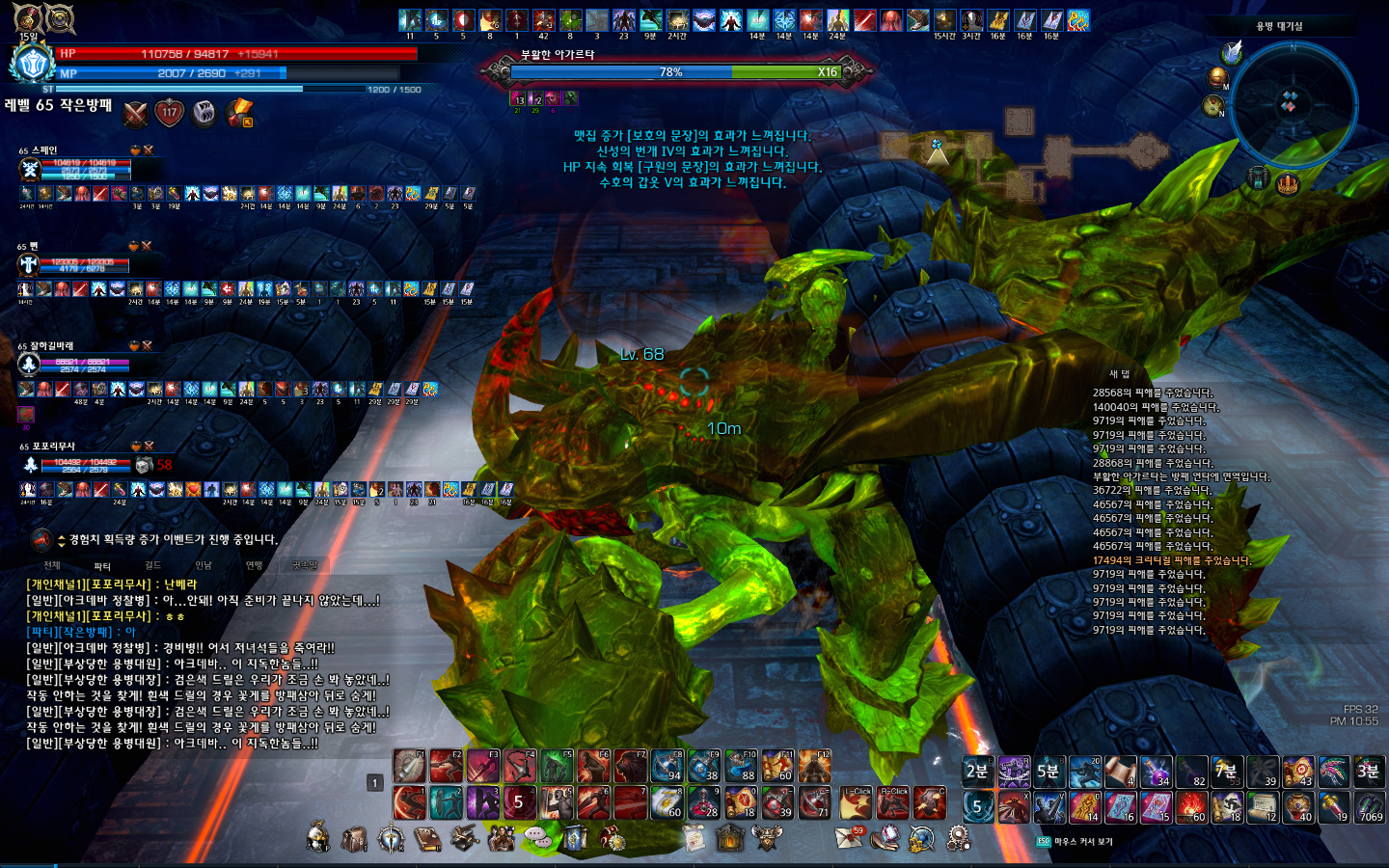Use the item slot showing 7069
1389x868 pixels.
1370,806
